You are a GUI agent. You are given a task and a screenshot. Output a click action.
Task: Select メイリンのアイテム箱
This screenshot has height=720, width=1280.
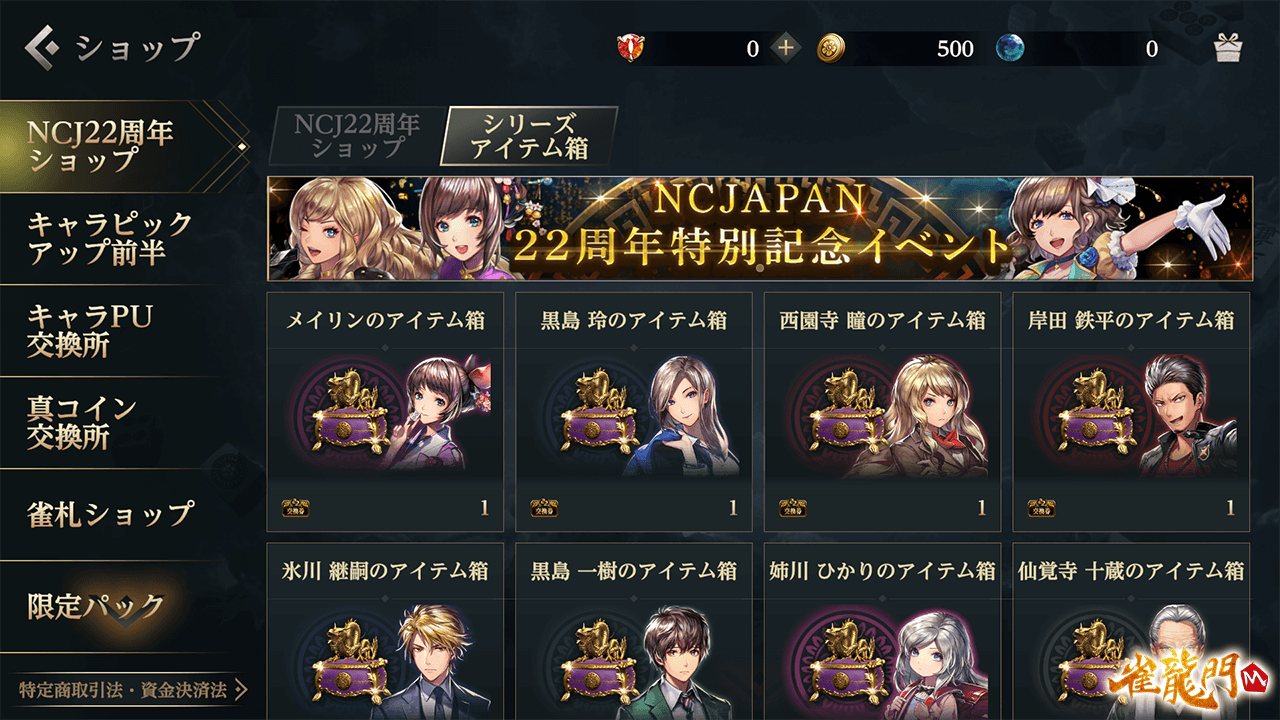[x=385, y=412]
